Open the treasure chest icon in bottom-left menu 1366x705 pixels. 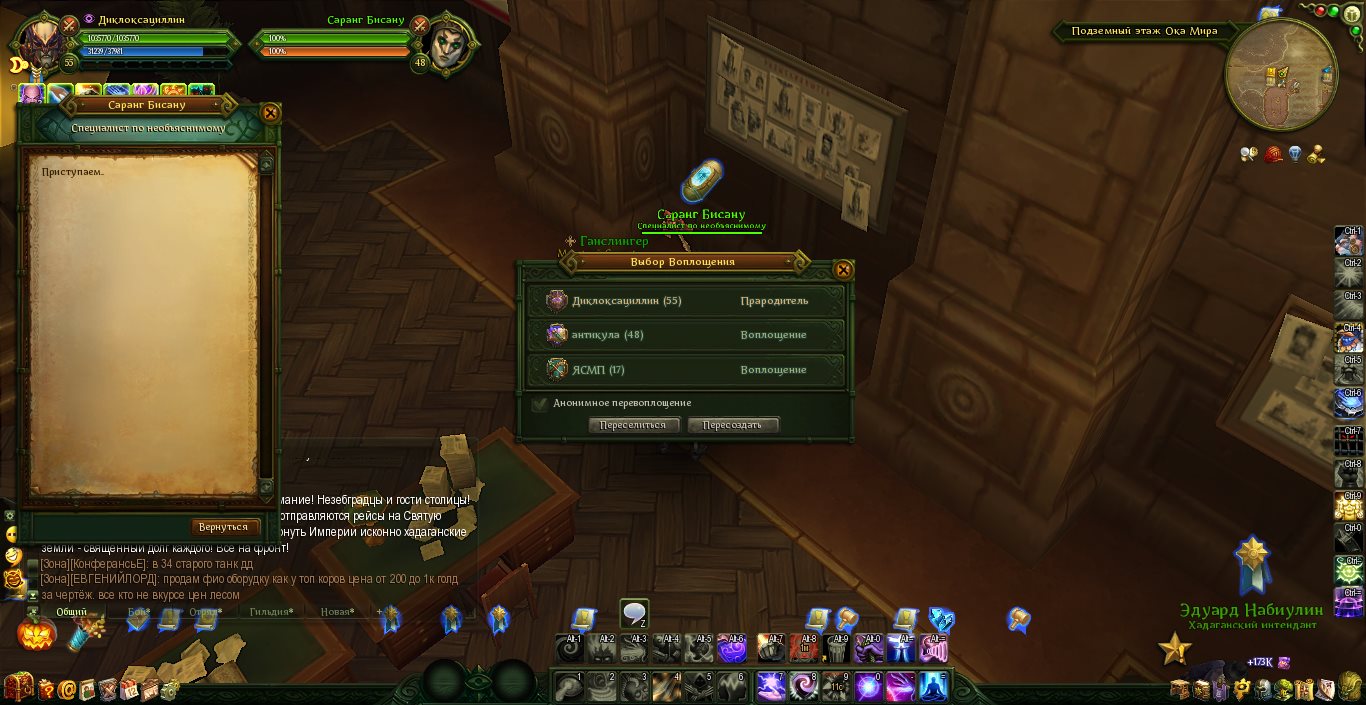pyautogui.click(x=17, y=687)
